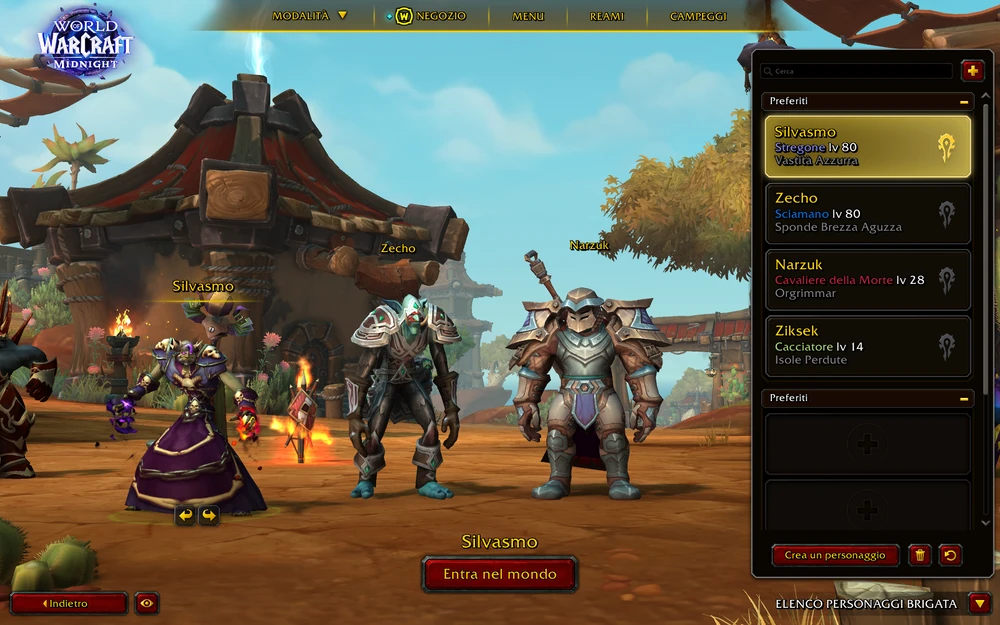Viewport: 1000px width, 625px height.
Task: Click the character search field
Action: tap(856, 72)
